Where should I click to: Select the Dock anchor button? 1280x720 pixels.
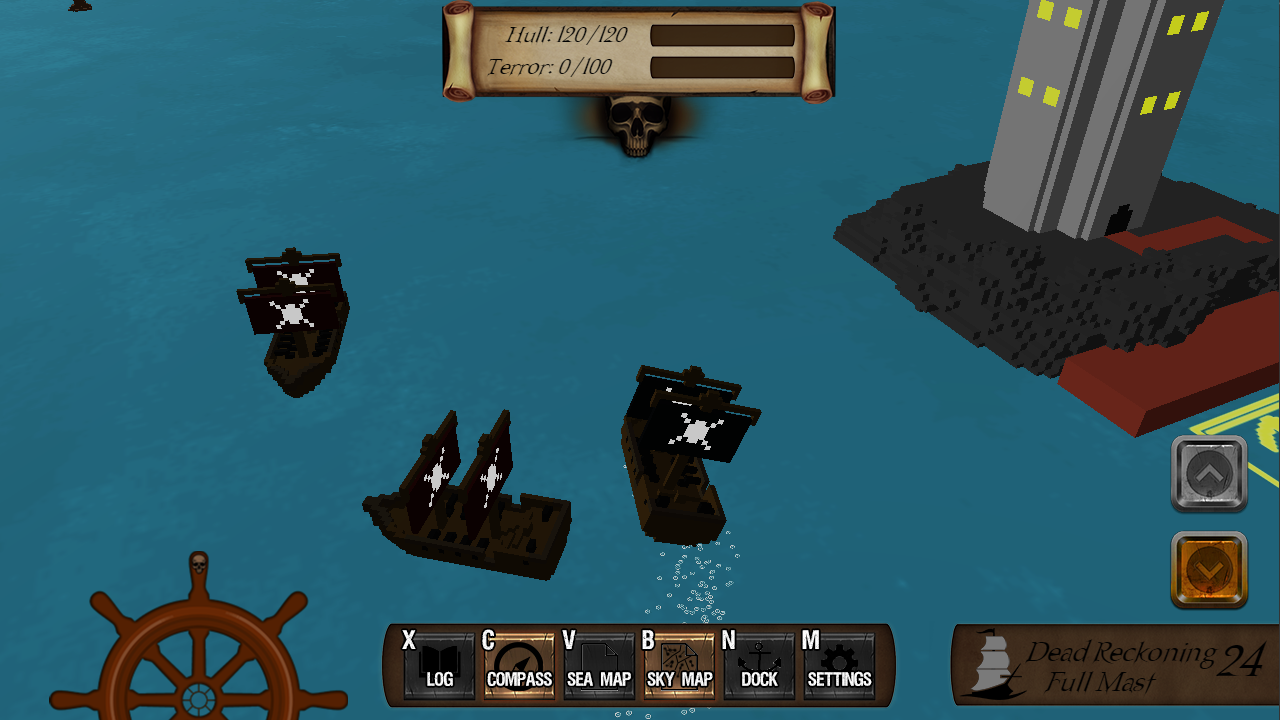click(x=759, y=666)
